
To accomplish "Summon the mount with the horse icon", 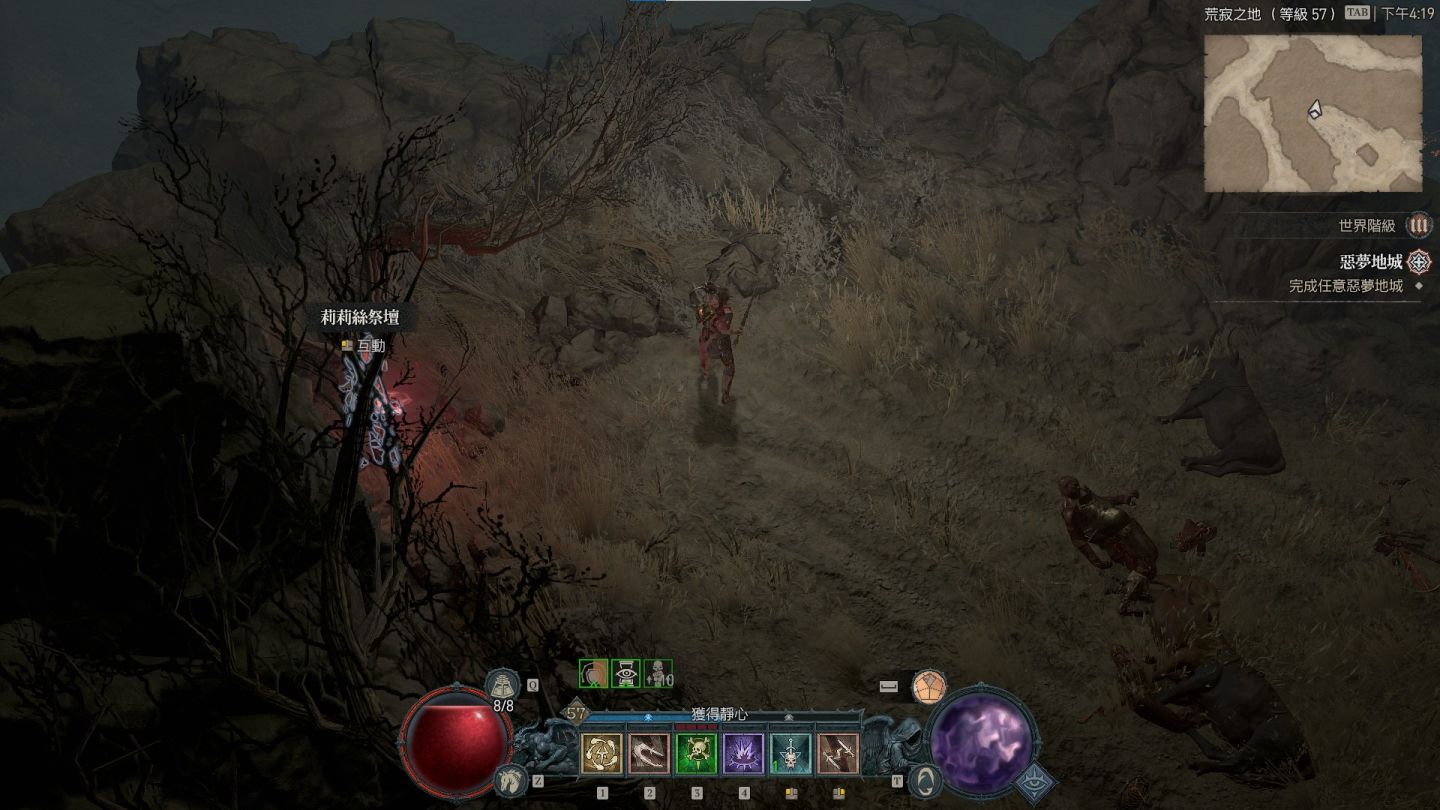I will click(x=509, y=779).
